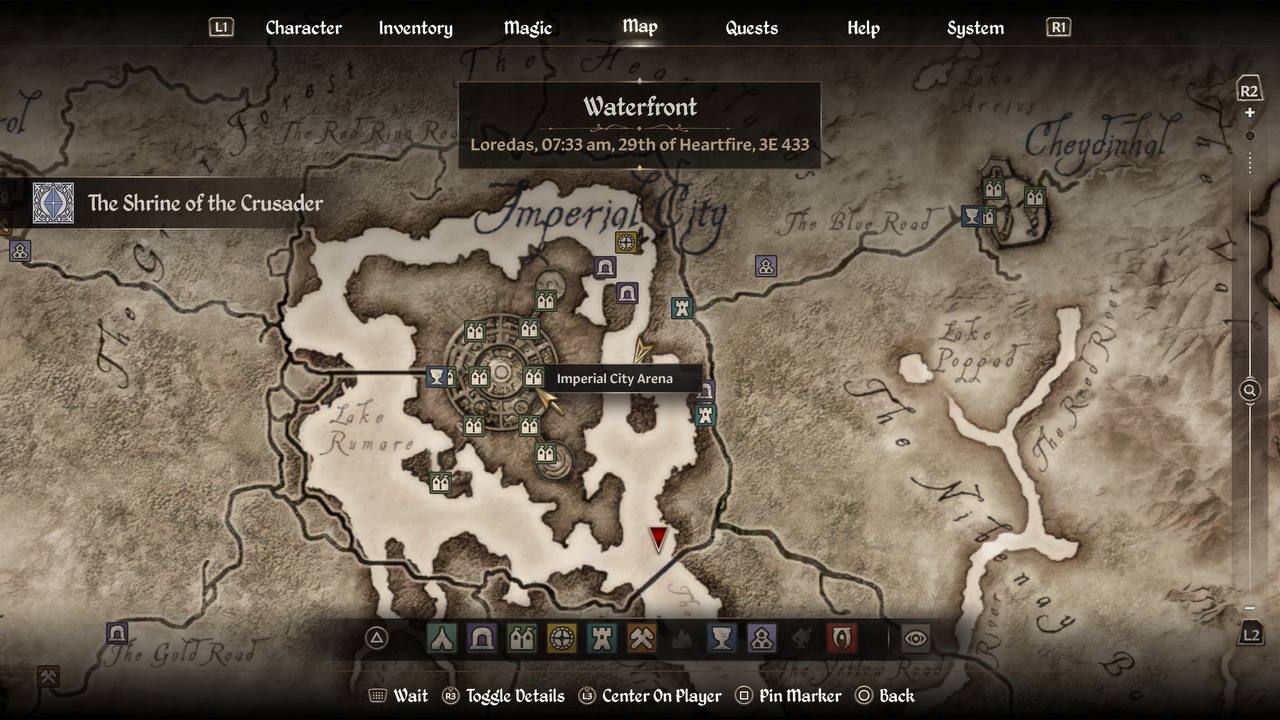Go to the Magic tab

527,28
